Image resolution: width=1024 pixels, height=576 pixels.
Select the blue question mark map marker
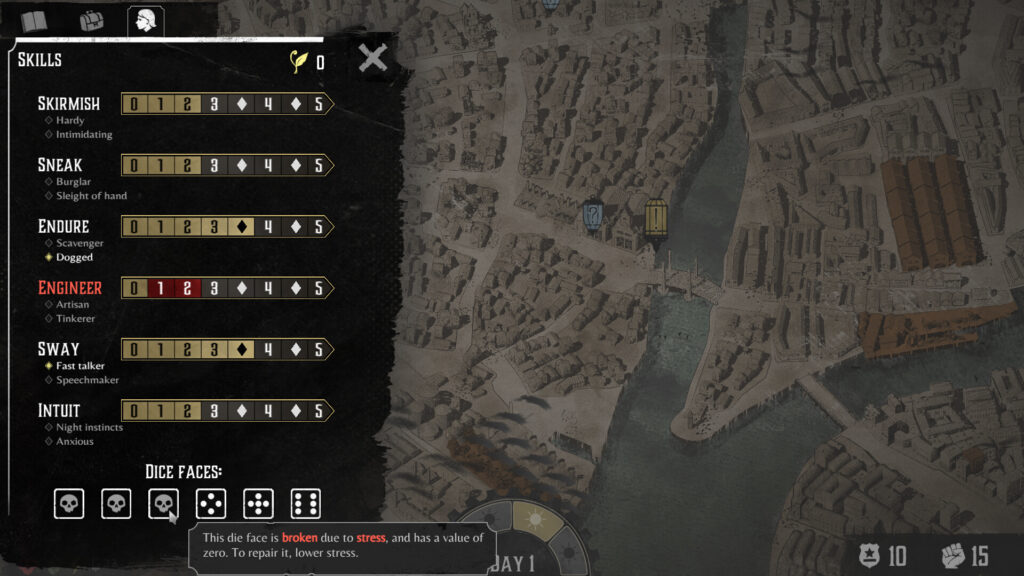(593, 214)
